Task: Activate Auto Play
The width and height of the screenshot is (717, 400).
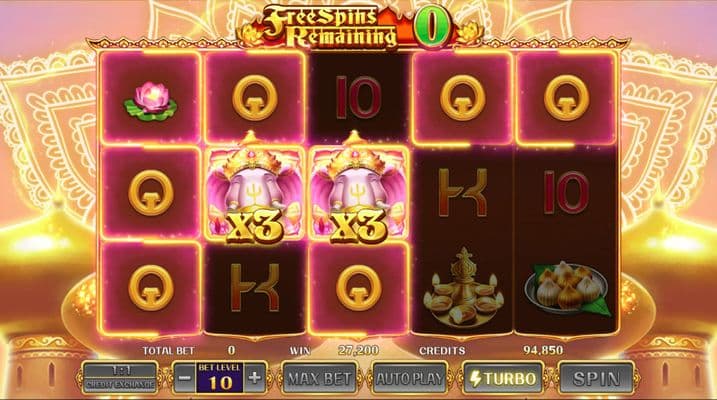Action: point(410,378)
